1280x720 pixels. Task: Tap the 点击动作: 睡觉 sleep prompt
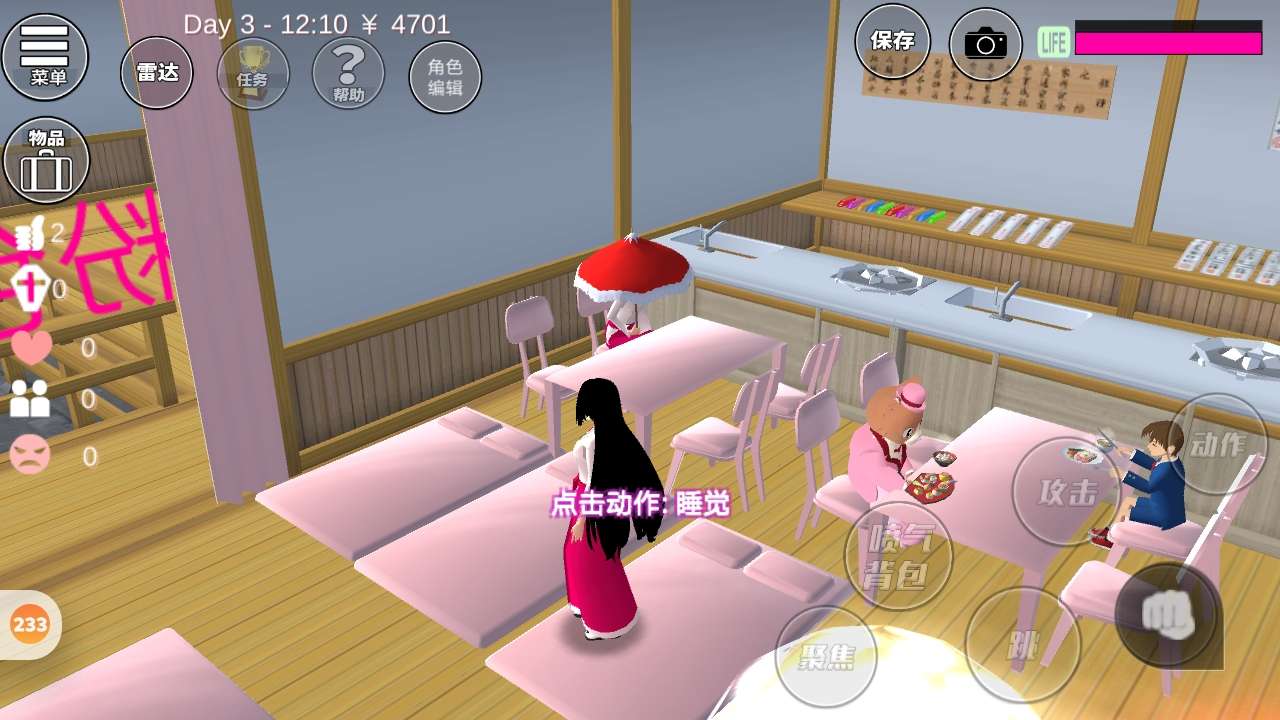[x=640, y=504]
